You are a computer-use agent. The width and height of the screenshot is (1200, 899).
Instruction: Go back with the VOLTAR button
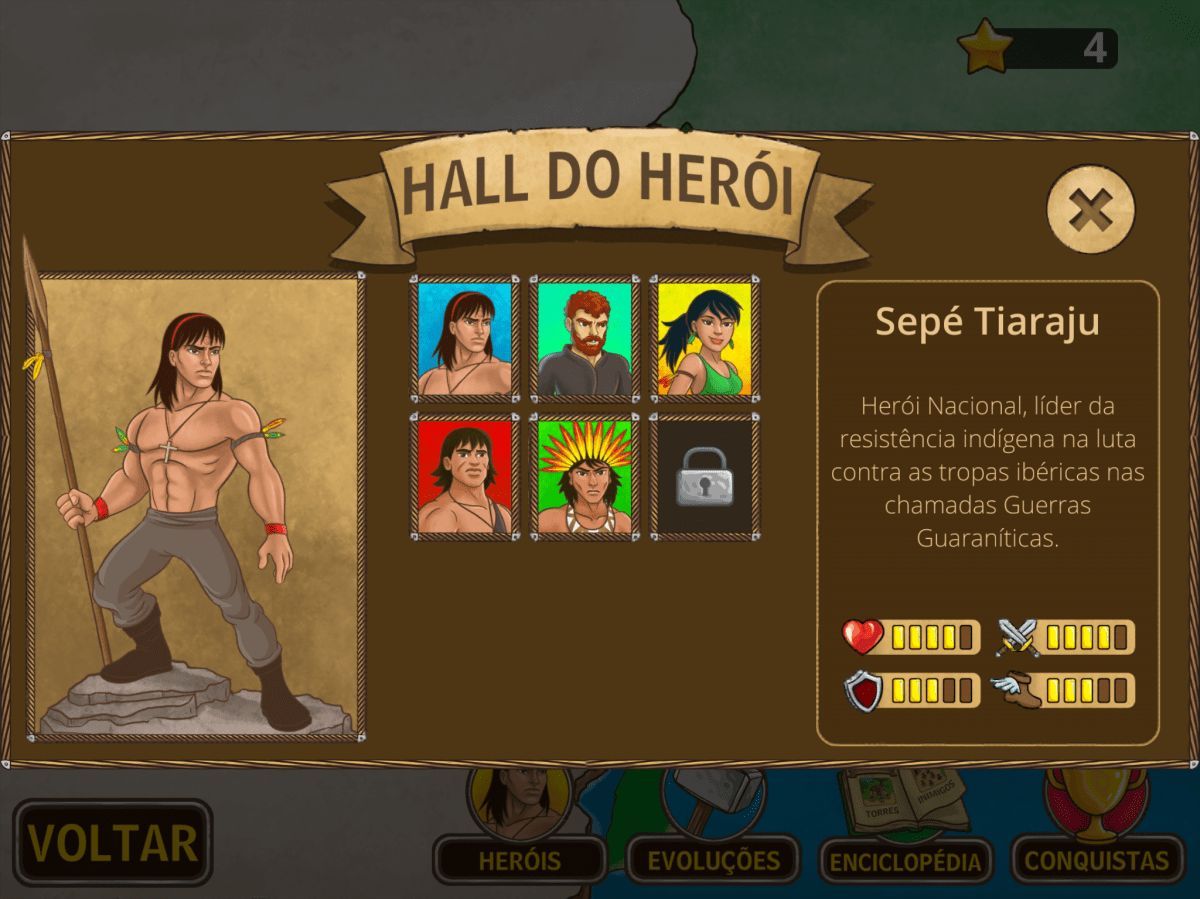pos(112,842)
